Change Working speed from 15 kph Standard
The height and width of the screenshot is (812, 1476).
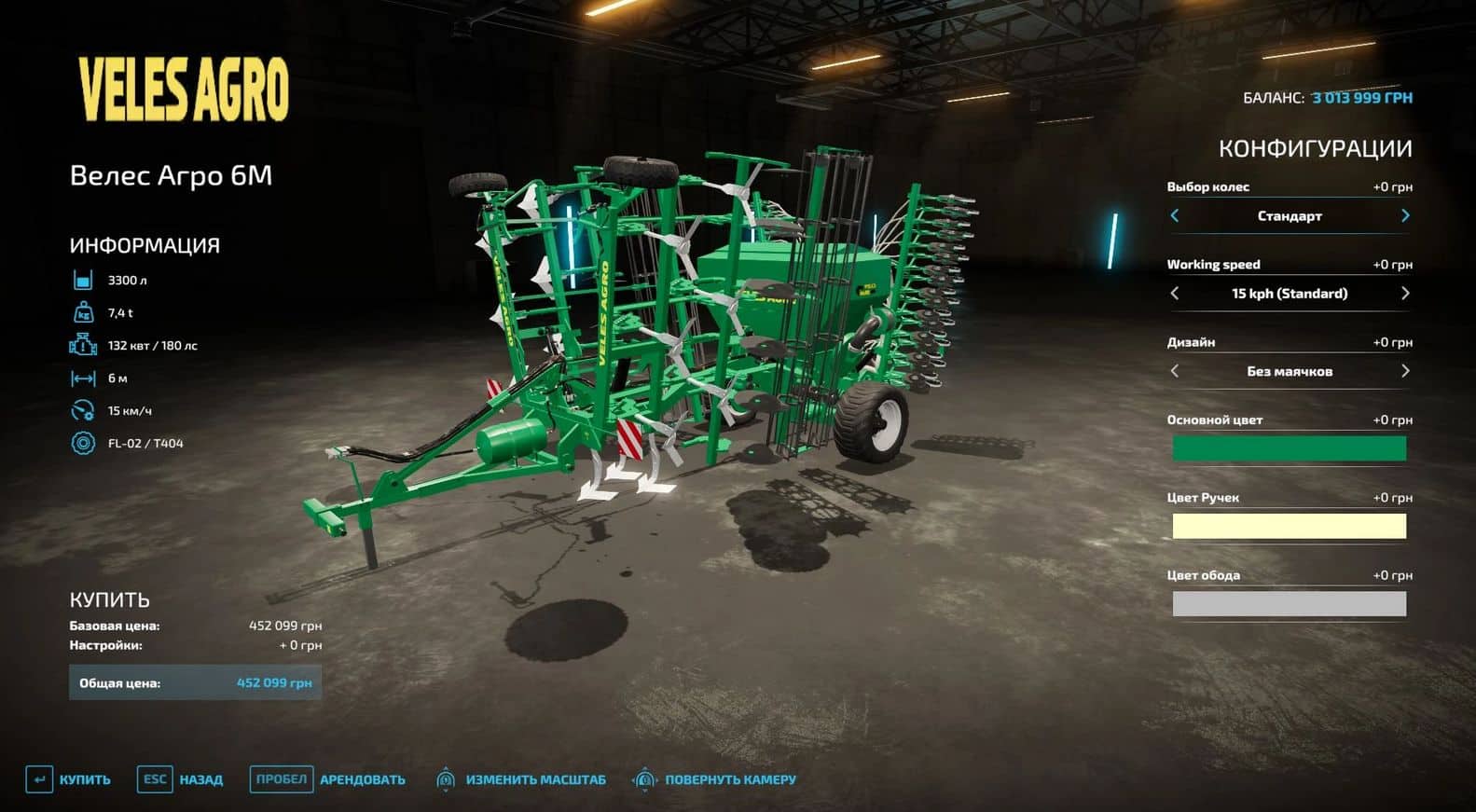(1406, 293)
